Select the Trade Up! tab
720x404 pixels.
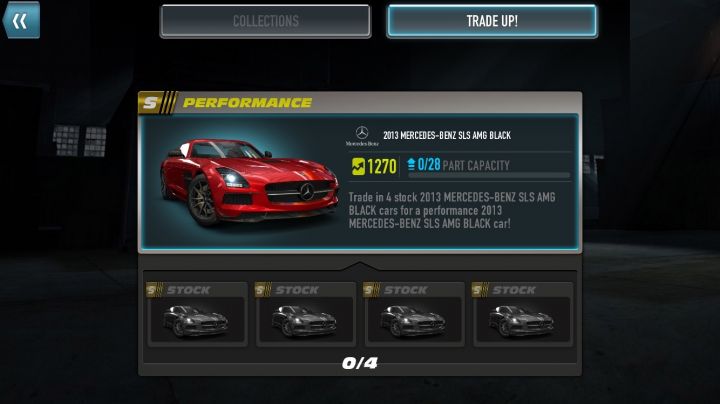[x=492, y=21]
